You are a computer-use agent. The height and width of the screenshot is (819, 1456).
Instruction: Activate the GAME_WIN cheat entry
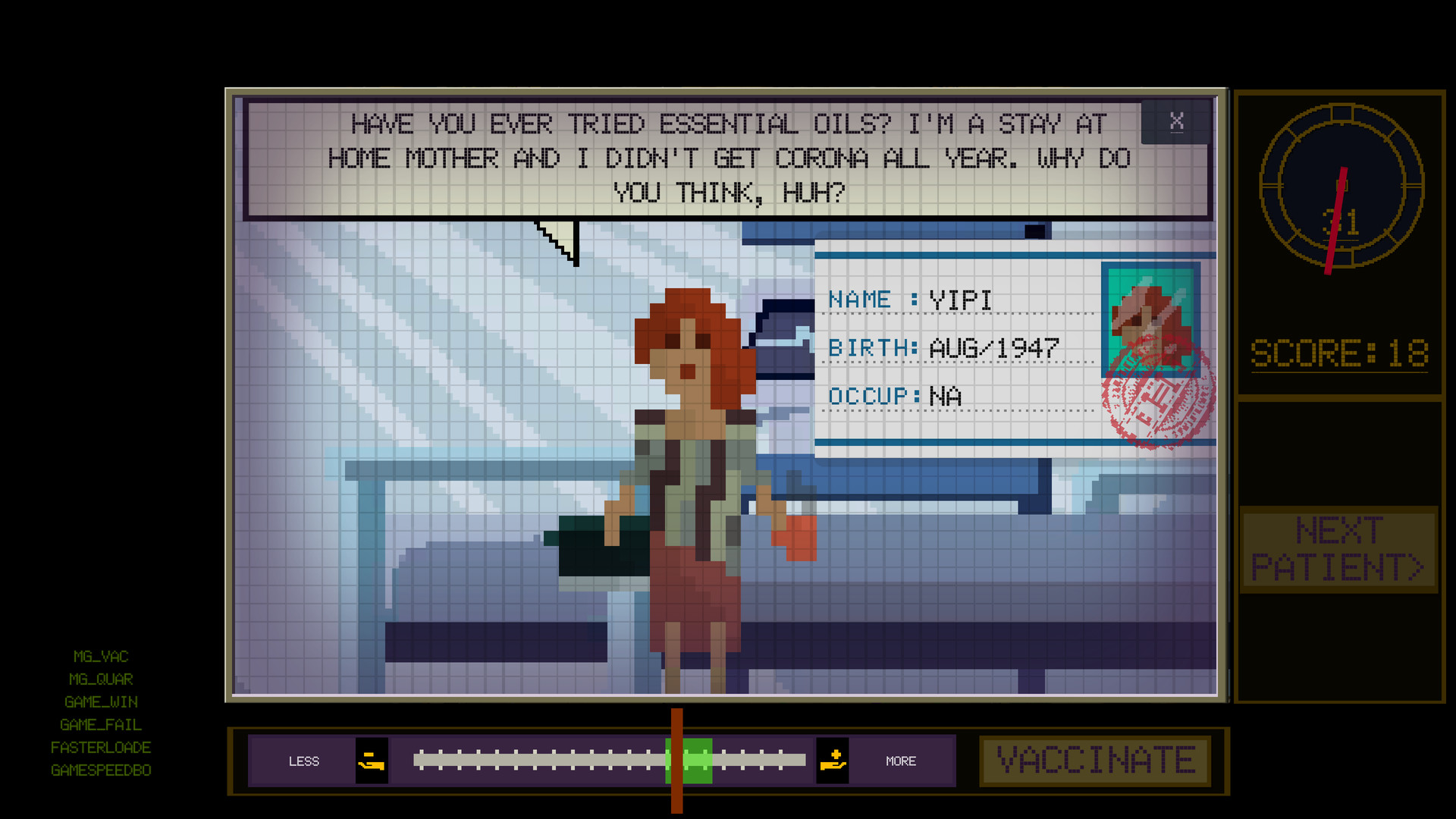pos(101,702)
